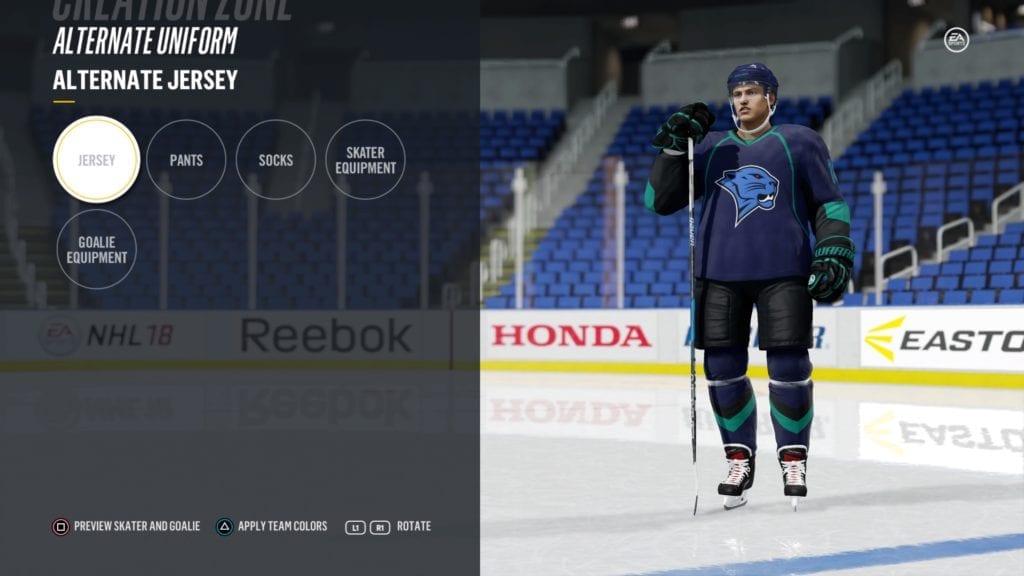Screen dimensions: 1024x576
Task: Open the Pants customization option
Action: click(x=186, y=160)
